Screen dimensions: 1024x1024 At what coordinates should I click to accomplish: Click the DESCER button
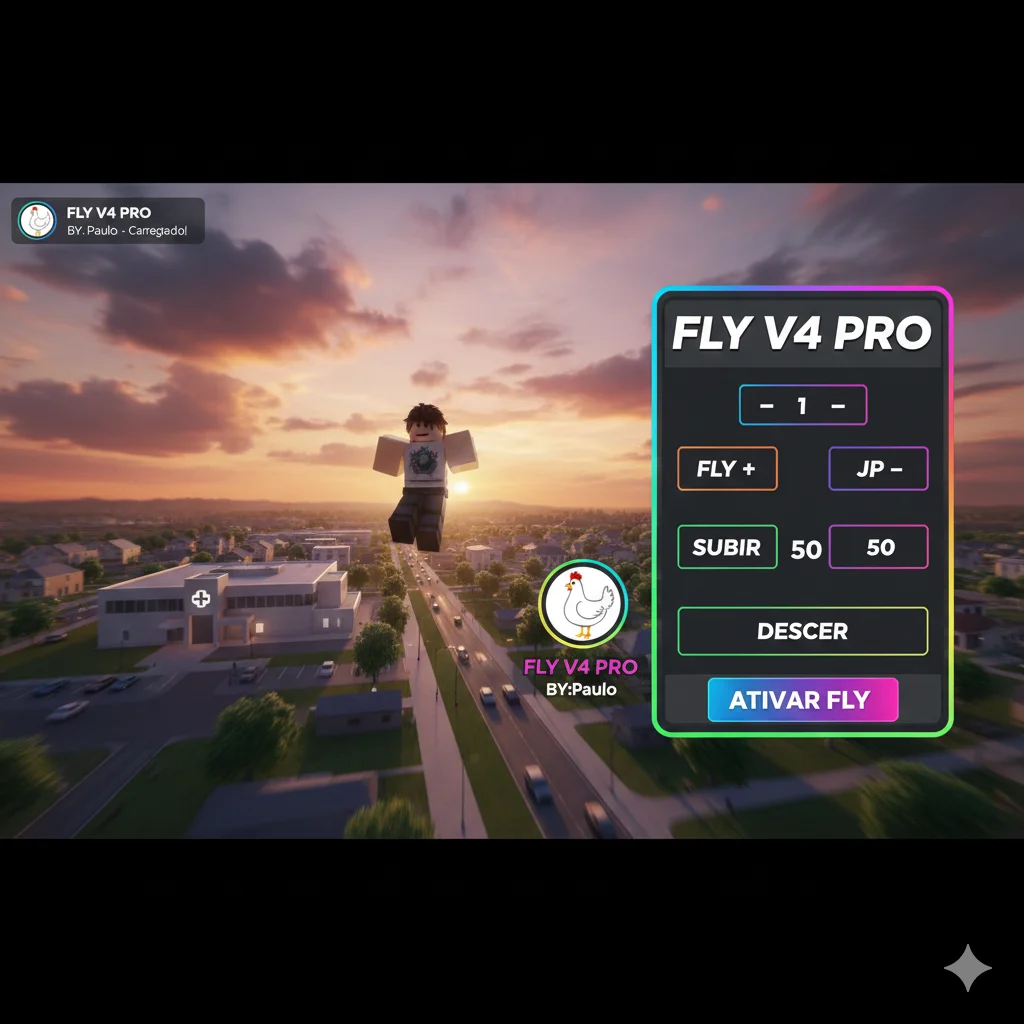[x=802, y=631]
